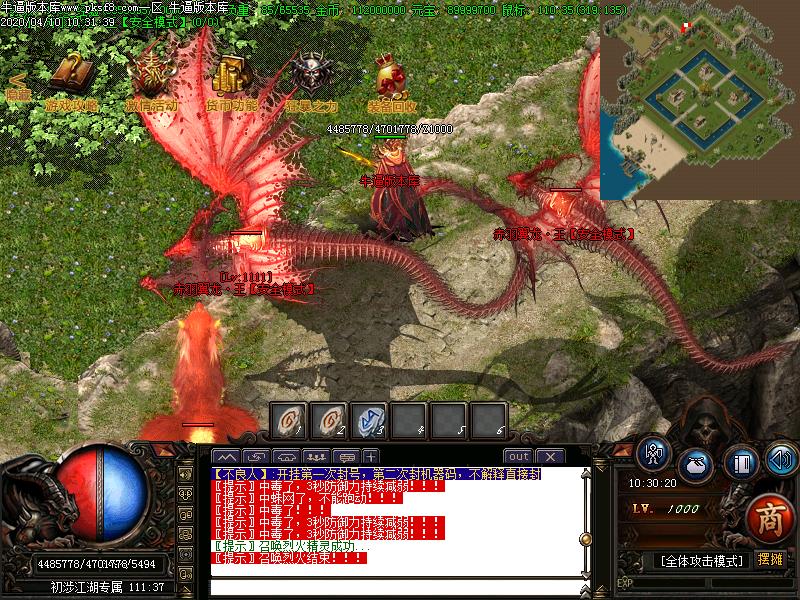Screen dimensions: 800x600
Task: Use the item in hotbar slot 1
Action: (289, 420)
